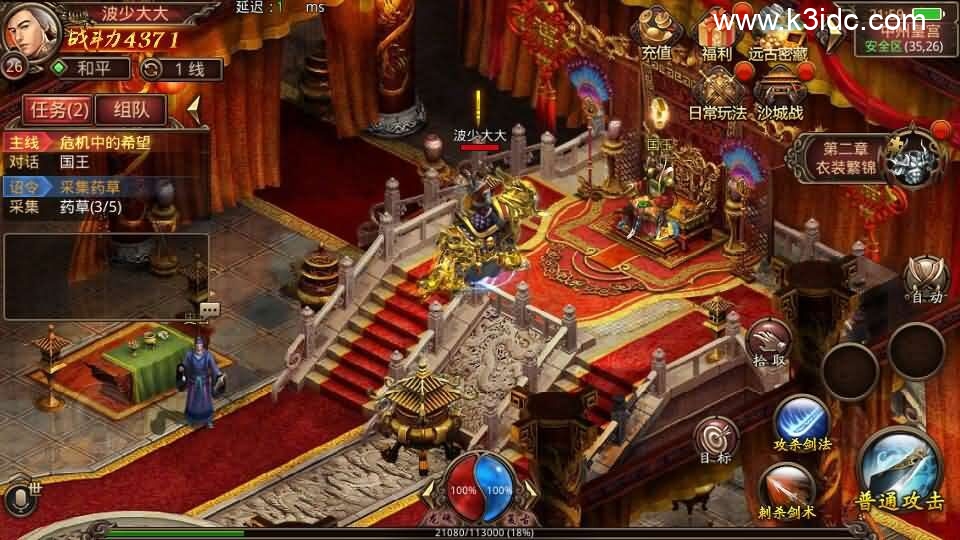Screen dimensions: 960x540
Task: Open the 沙城战 siege battle menu
Action: (x=779, y=95)
